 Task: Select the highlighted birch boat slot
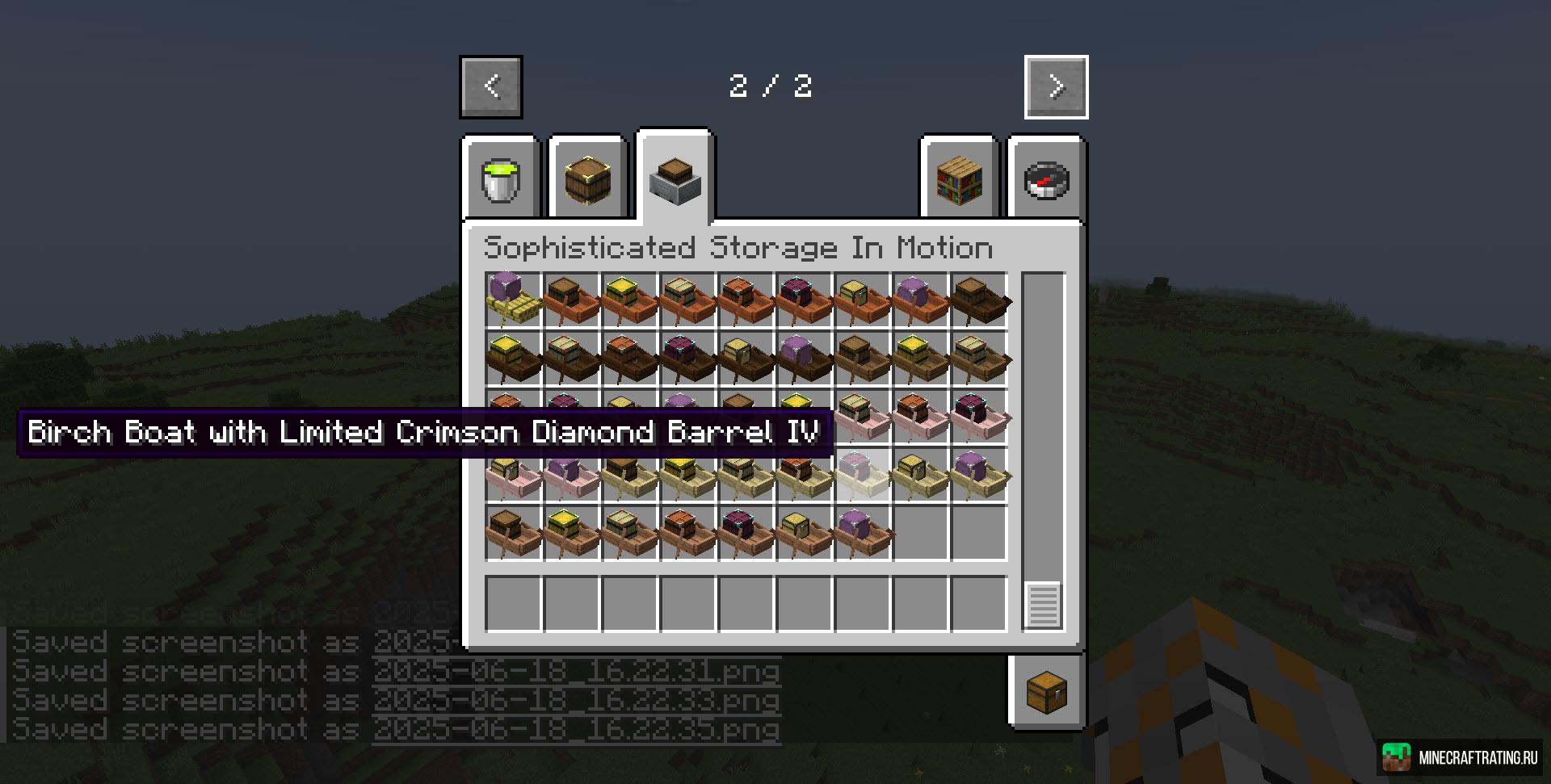coord(863,474)
